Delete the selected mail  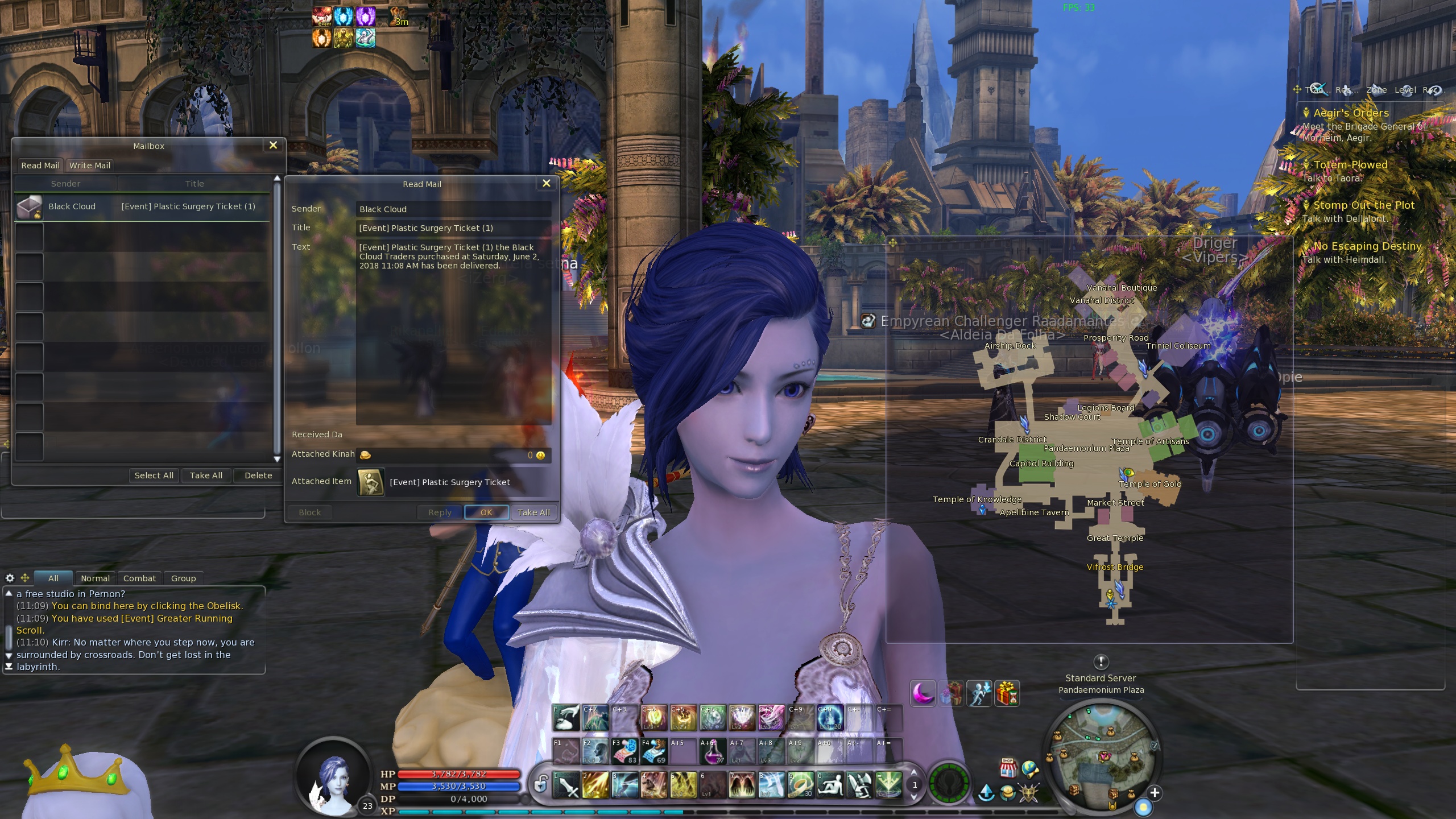click(x=258, y=475)
